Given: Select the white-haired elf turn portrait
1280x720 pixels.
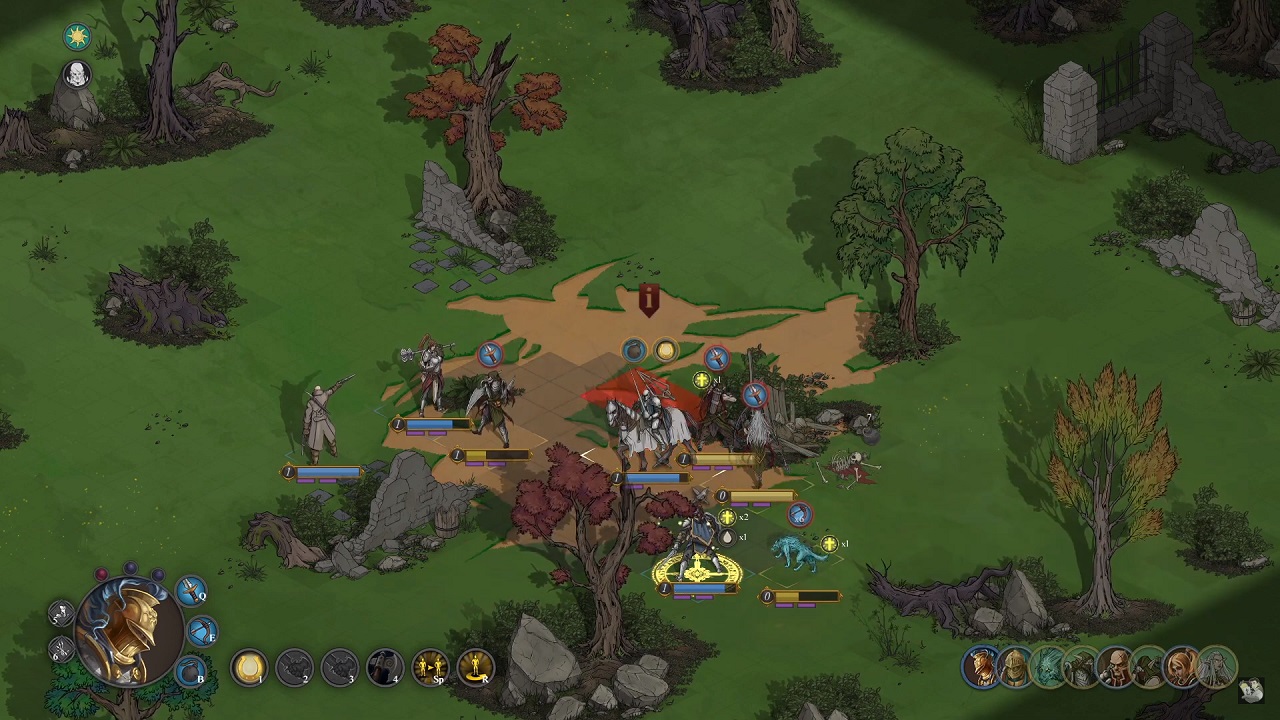Looking at the screenshot, I should tap(1216, 667).
